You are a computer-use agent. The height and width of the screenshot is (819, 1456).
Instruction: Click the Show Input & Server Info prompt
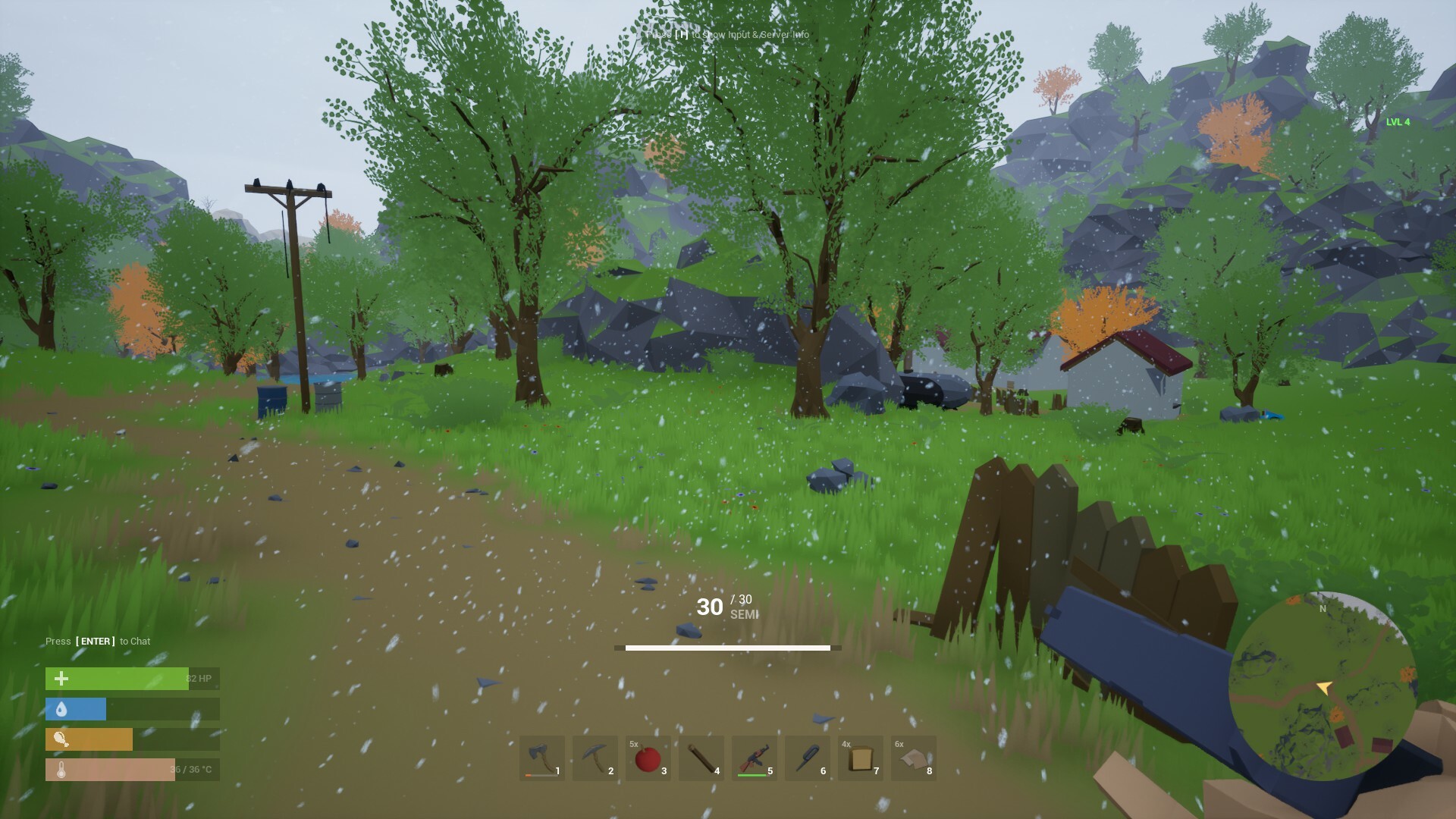coord(727,34)
